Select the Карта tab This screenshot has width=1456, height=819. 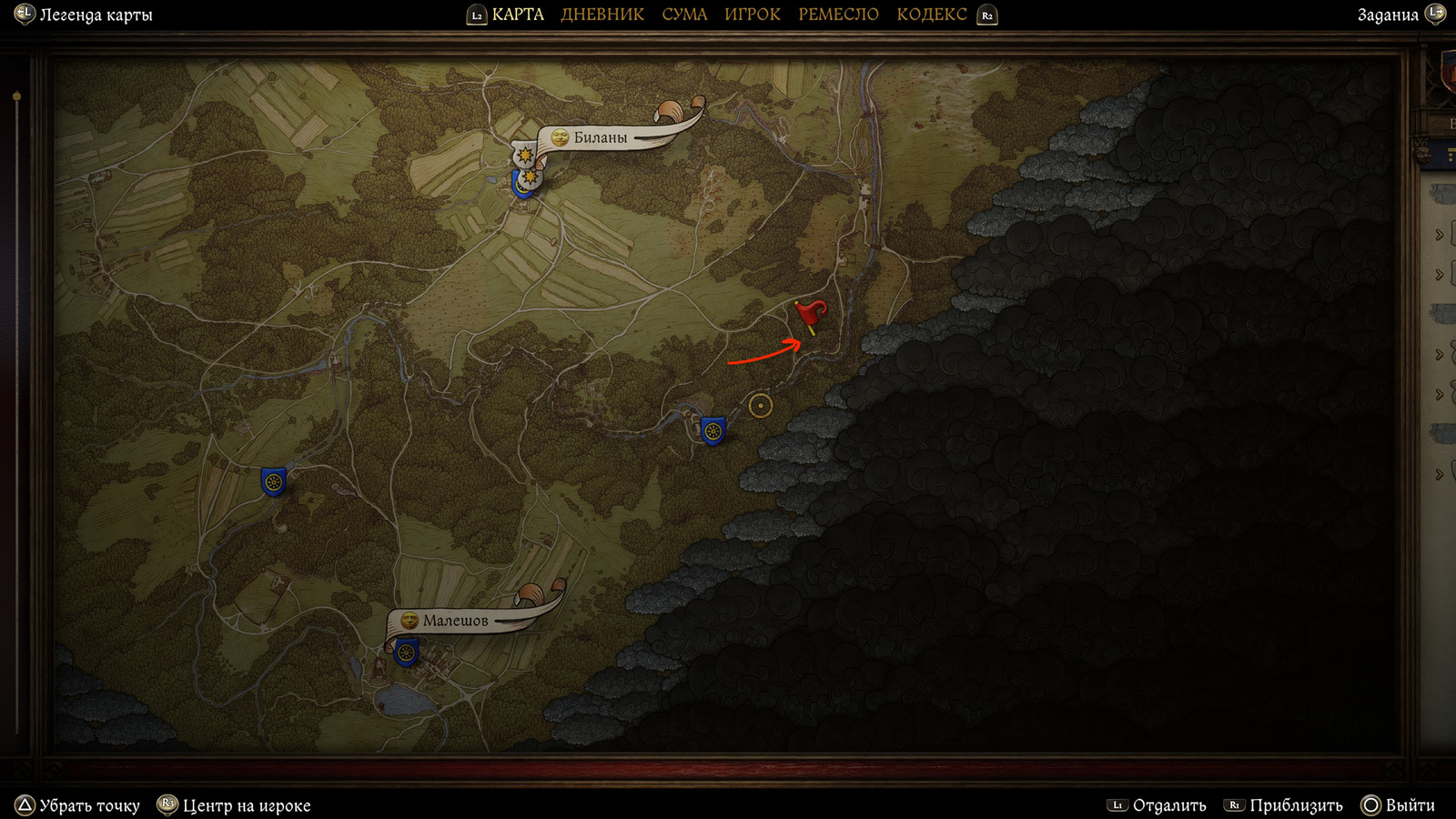point(517,15)
